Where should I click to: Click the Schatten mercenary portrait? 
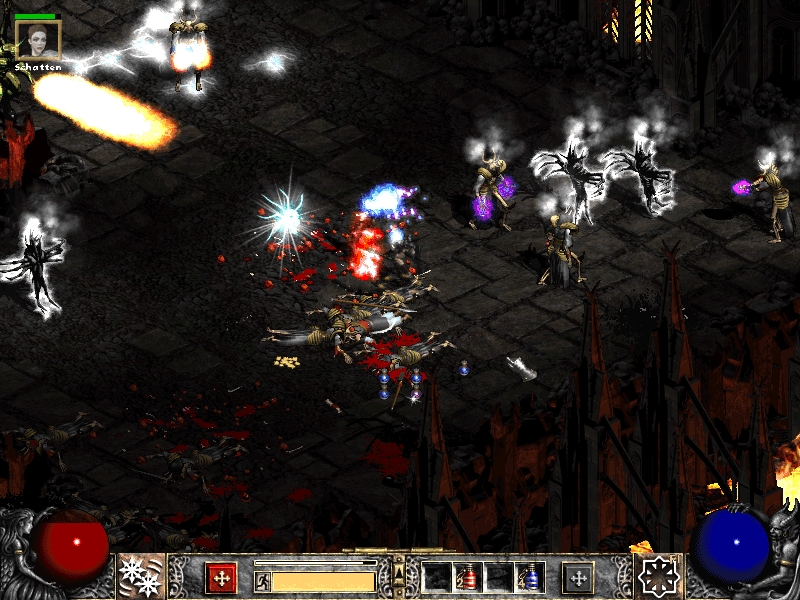pyautogui.click(x=39, y=40)
